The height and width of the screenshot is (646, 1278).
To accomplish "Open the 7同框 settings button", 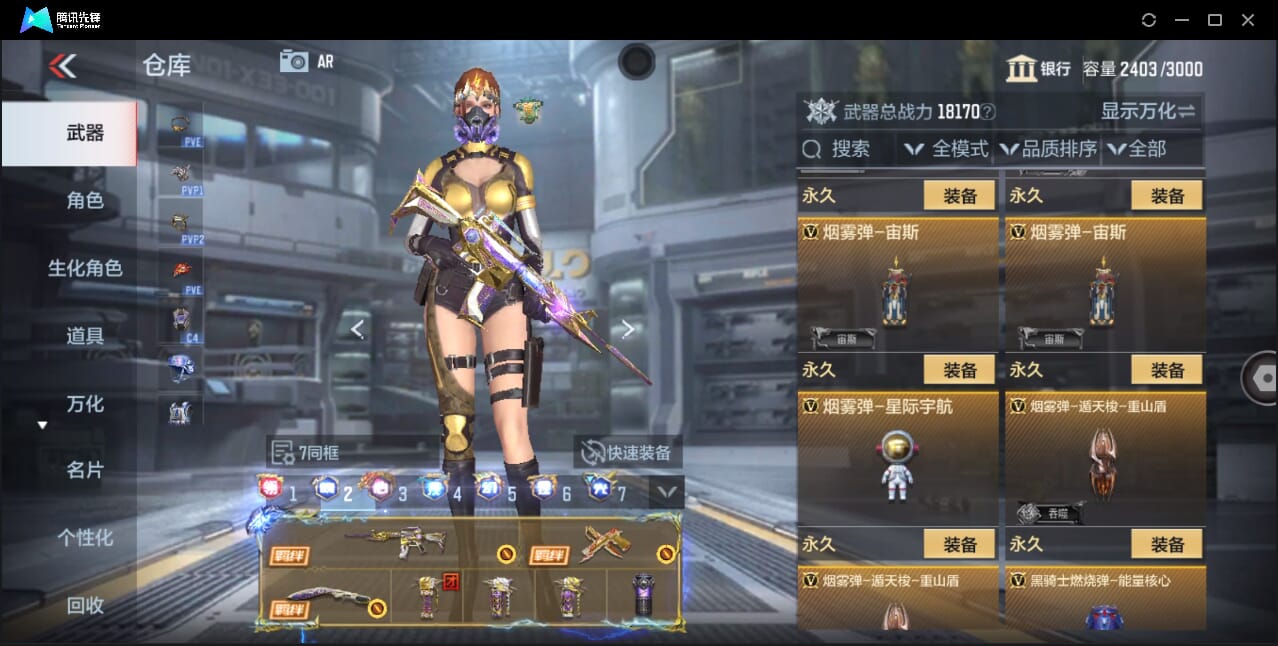I will pyautogui.click(x=305, y=453).
